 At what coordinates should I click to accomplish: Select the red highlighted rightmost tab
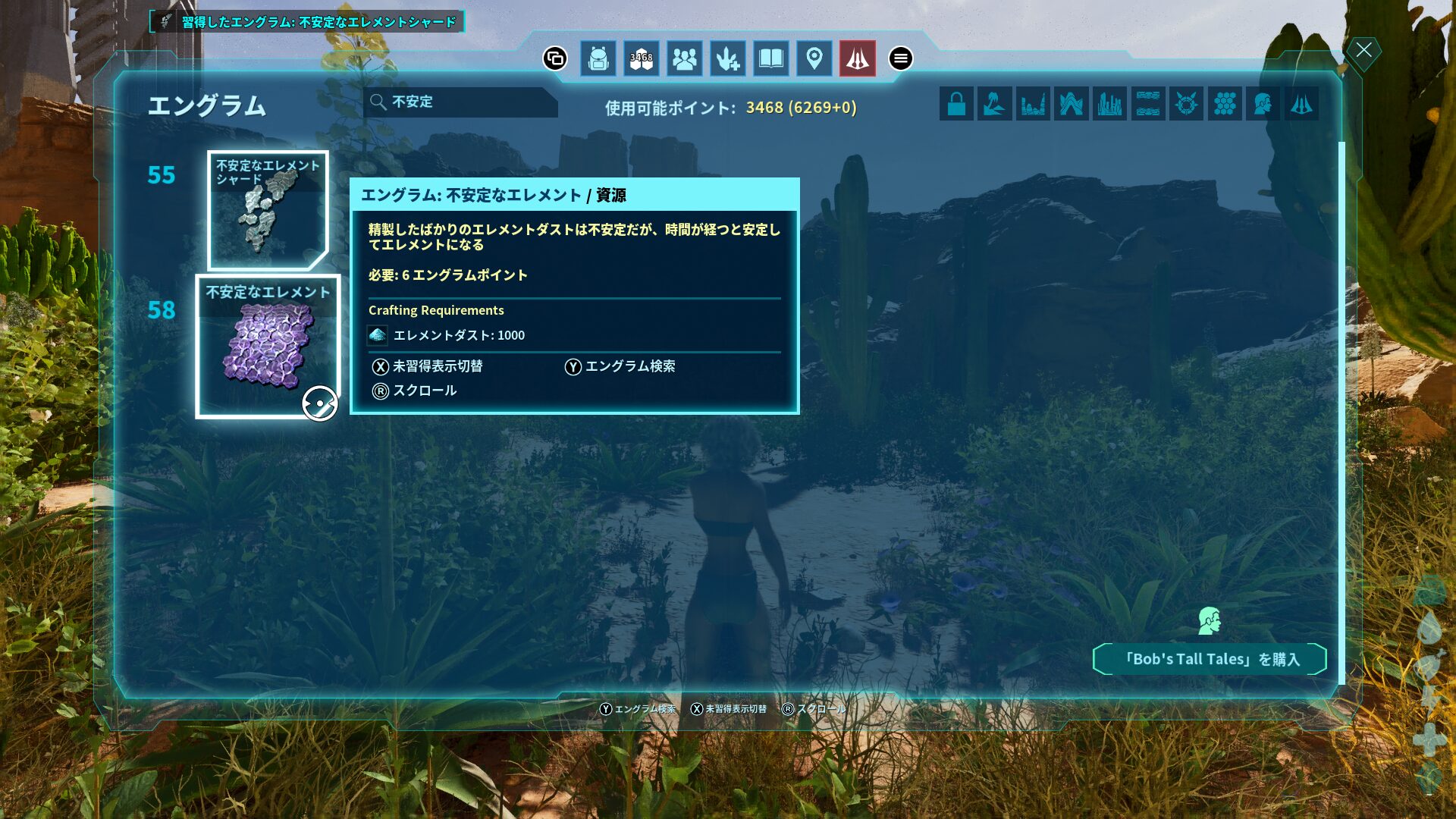click(858, 58)
